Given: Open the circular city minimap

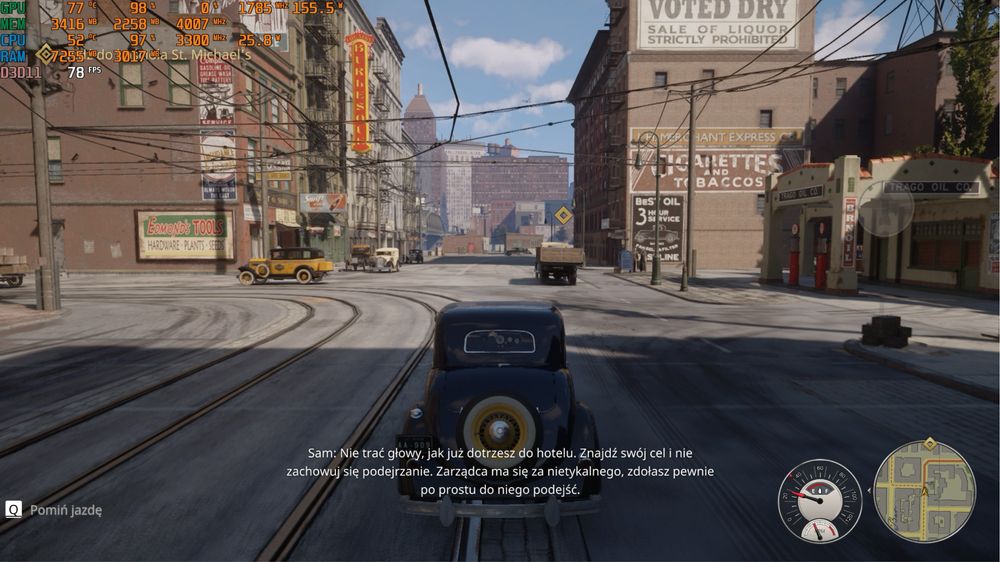Looking at the screenshot, I should 924,492.
